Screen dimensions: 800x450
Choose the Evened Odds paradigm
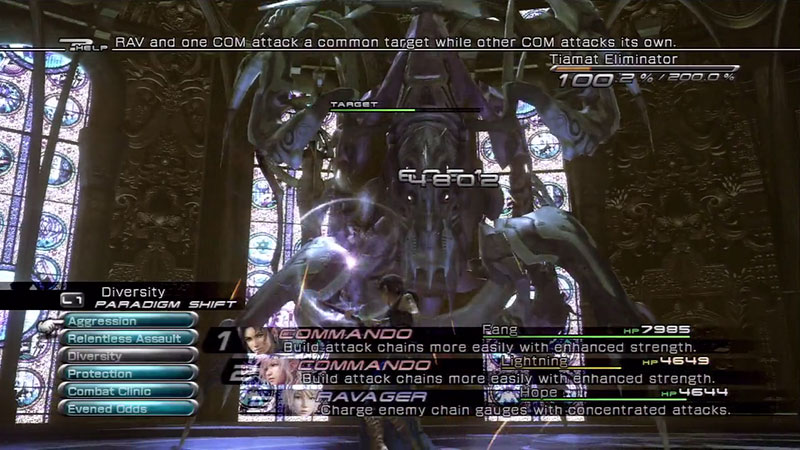point(129,407)
